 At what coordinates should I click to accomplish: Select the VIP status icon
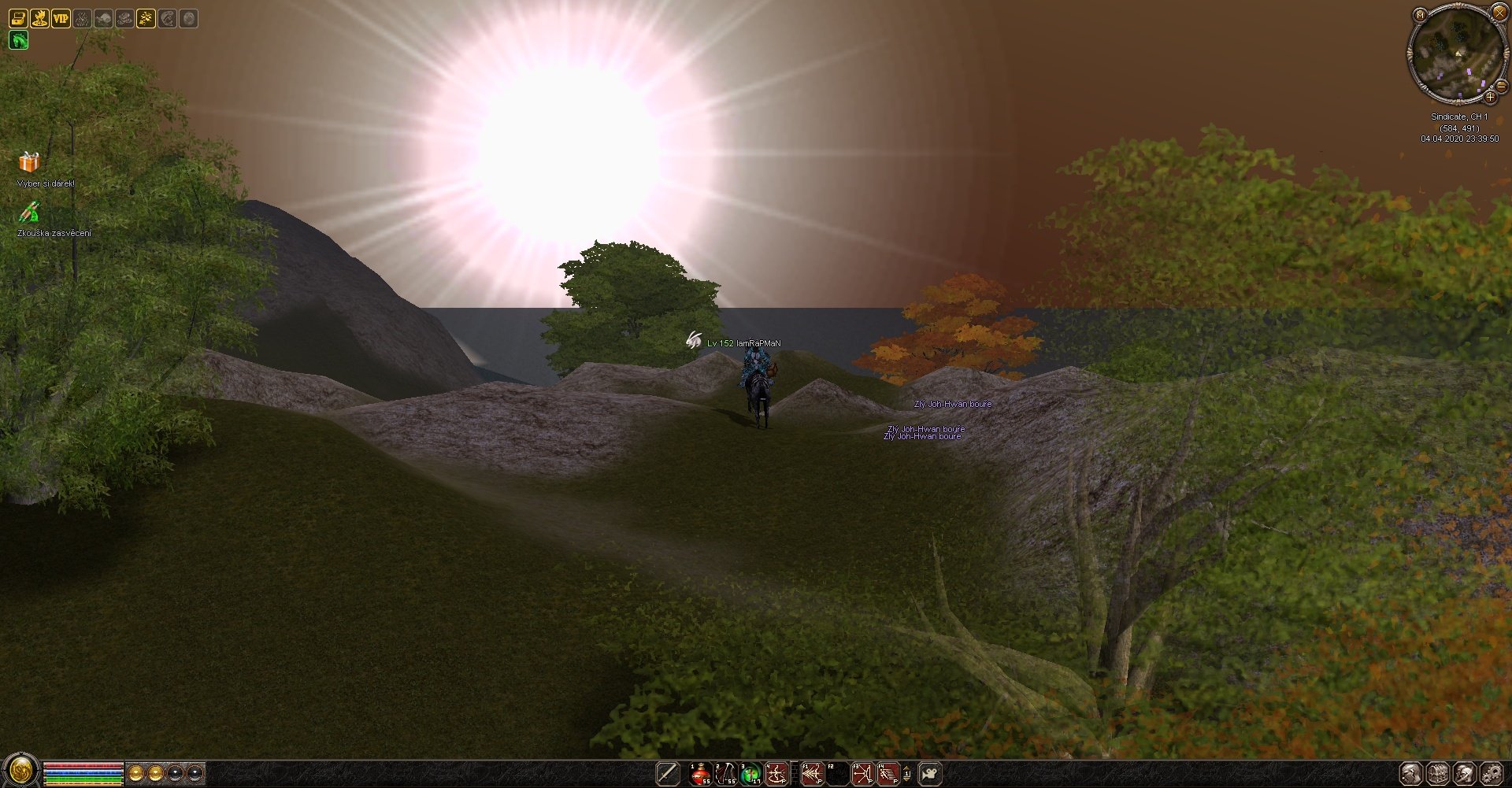click(61, 18)
